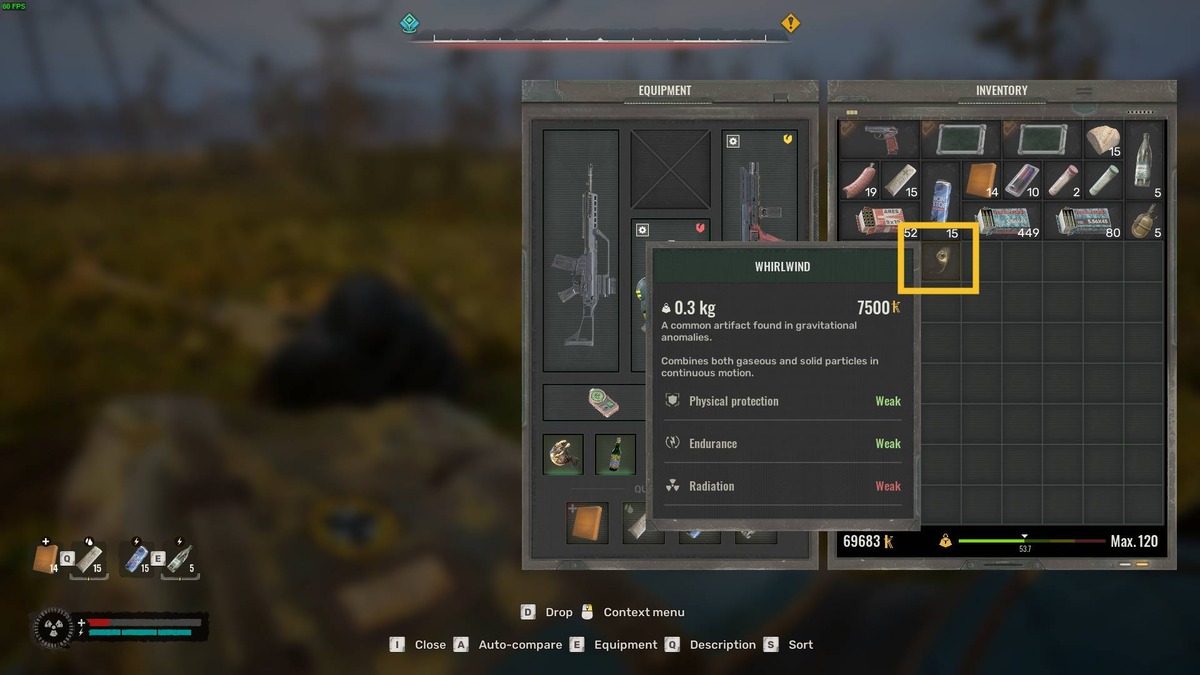Choose the green-capped tube item
Screen dimensions: 1200x675
(x=1103, y=181)
